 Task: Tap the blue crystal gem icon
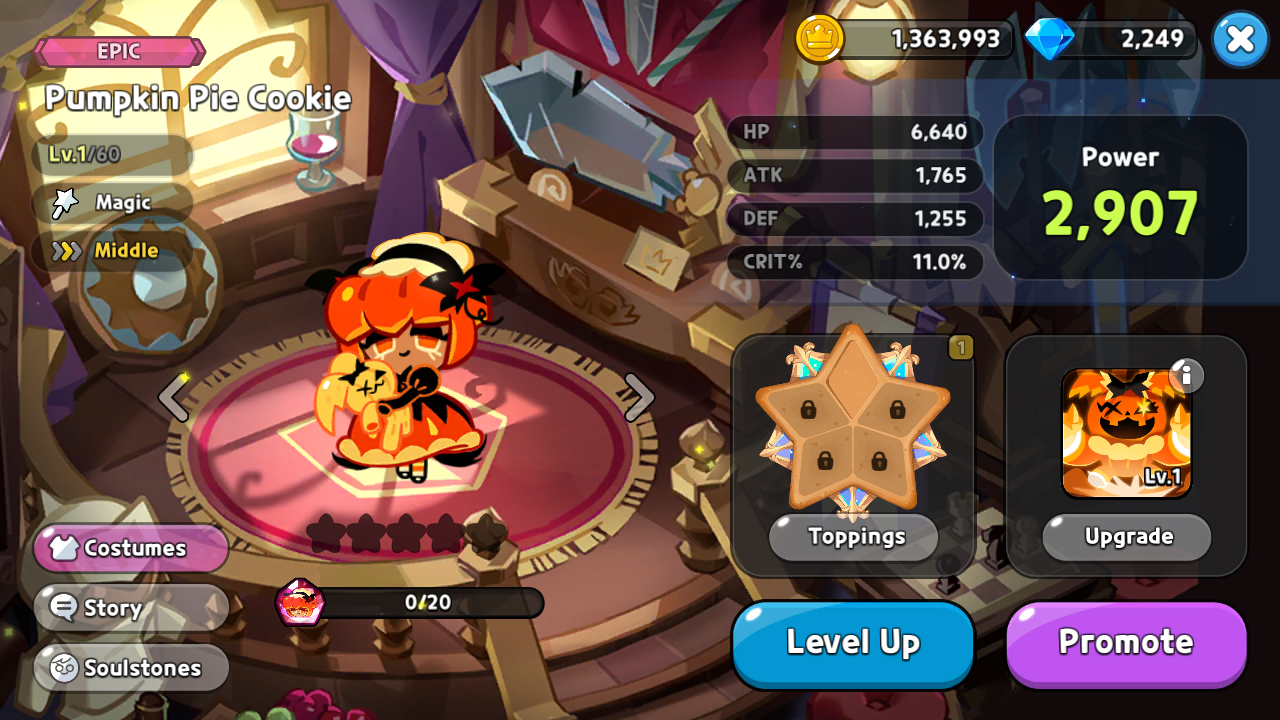coord(1050,39)
